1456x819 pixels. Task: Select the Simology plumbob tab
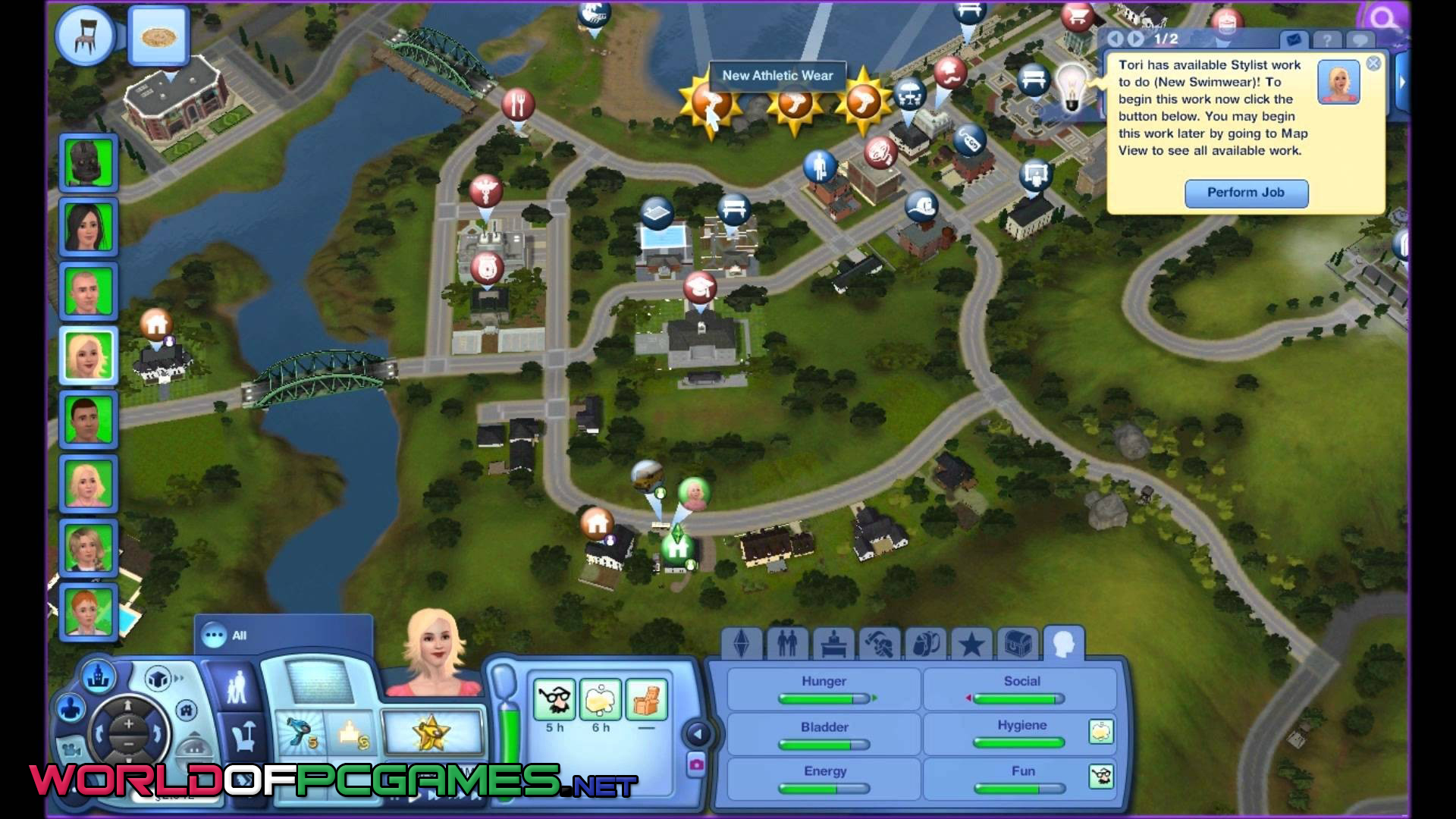click(741, 645)
